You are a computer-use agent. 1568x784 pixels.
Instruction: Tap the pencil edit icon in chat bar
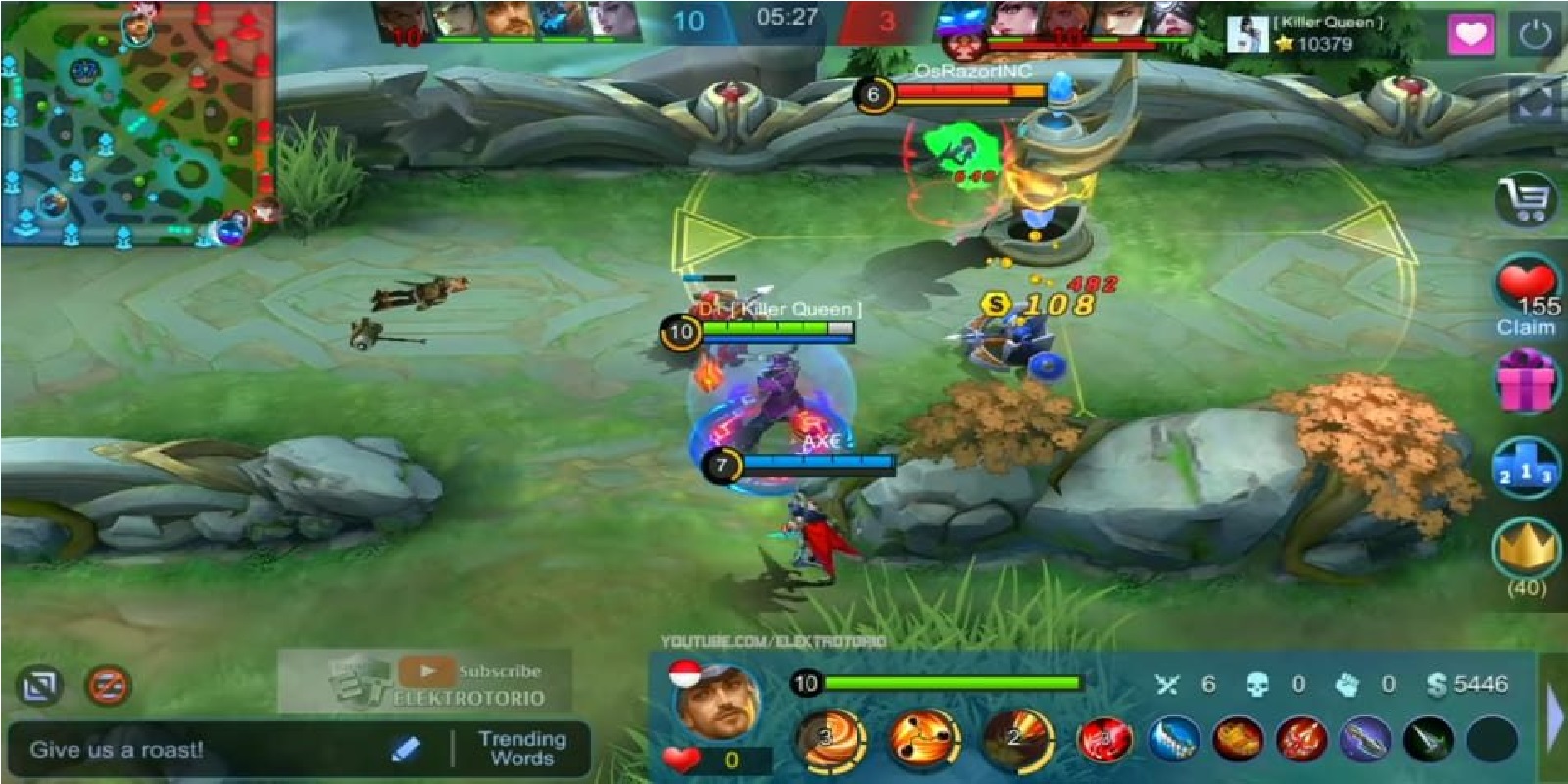point(407,749)
